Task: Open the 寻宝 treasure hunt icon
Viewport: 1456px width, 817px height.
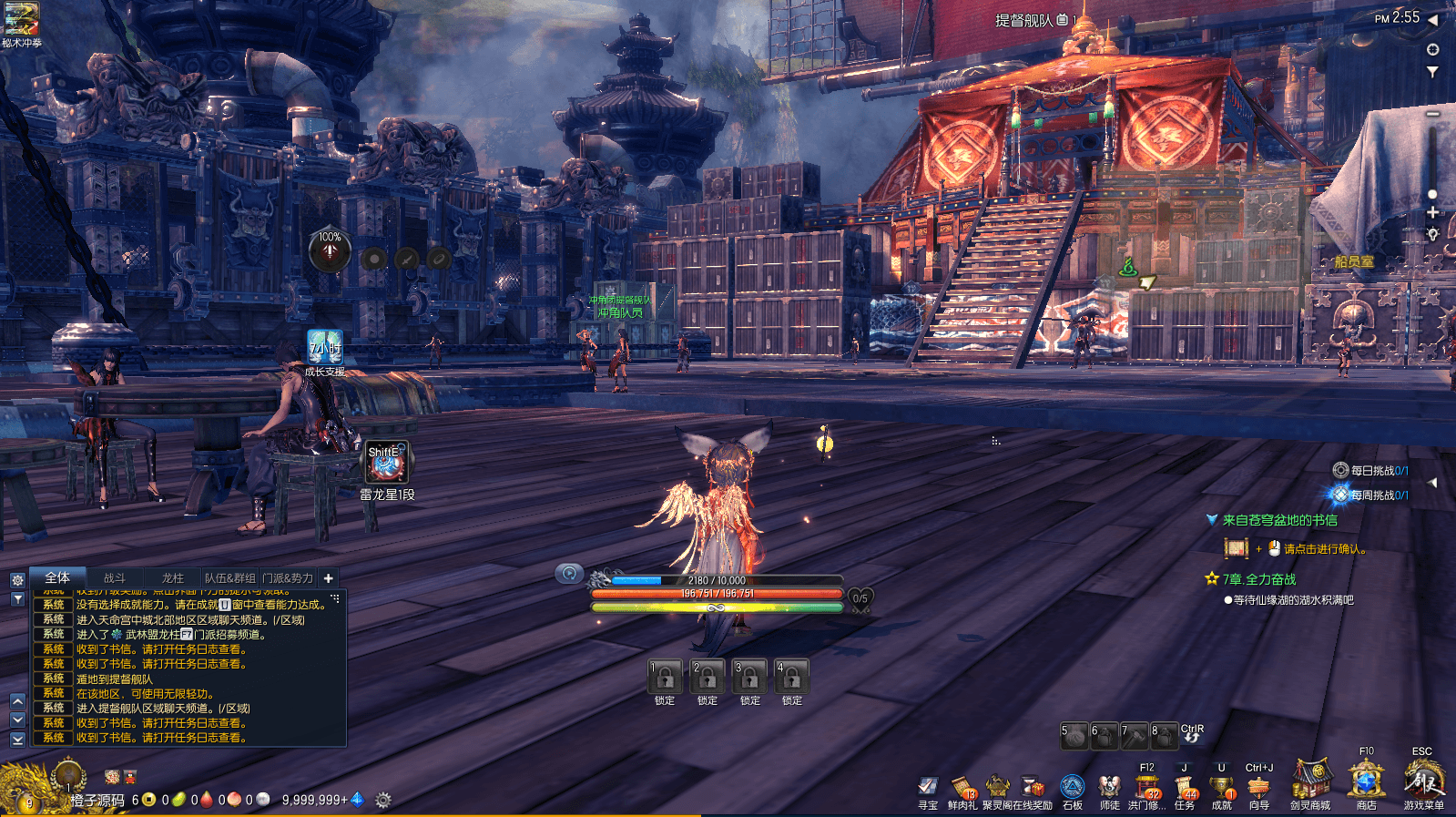Action: click(928, 787)
